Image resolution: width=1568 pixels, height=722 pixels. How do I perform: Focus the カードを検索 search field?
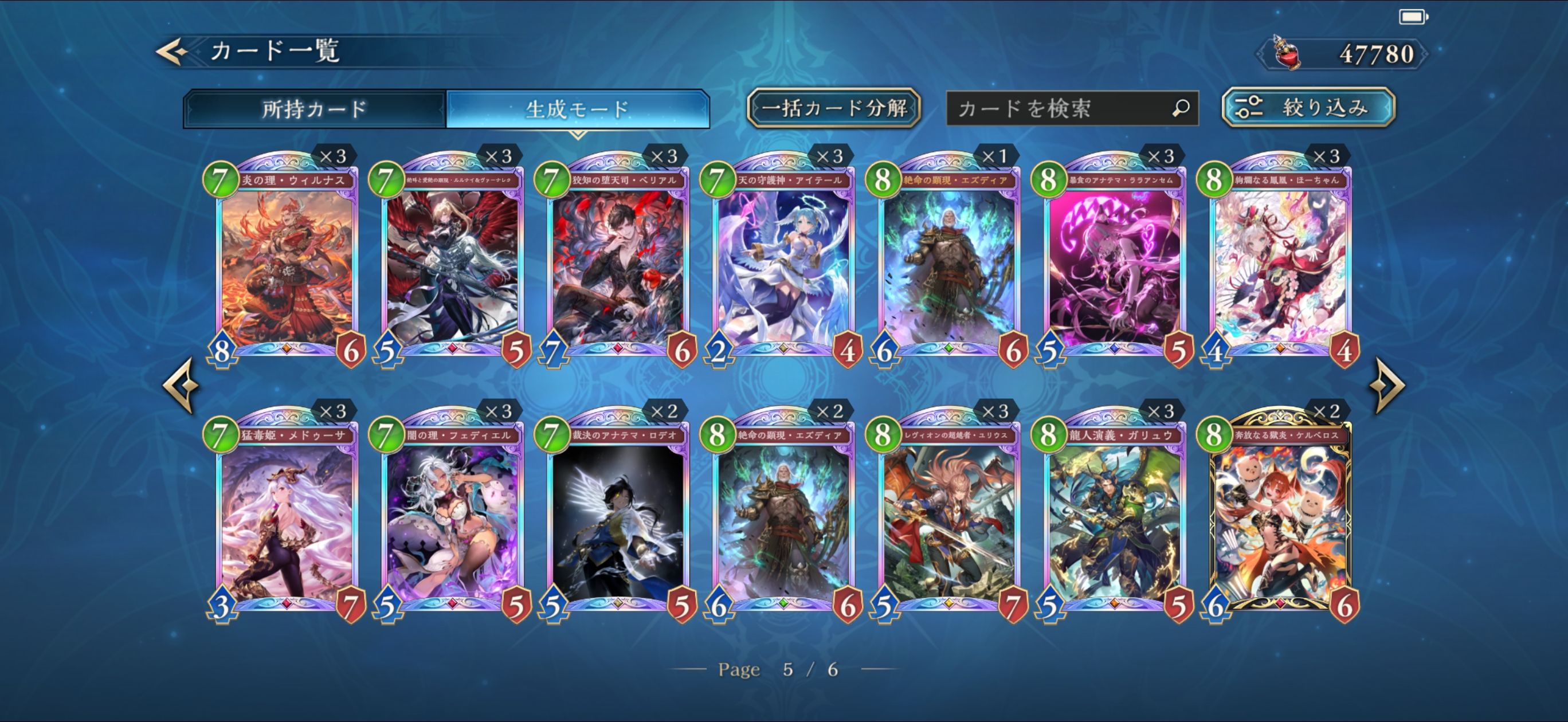[x=1062, y=109]
